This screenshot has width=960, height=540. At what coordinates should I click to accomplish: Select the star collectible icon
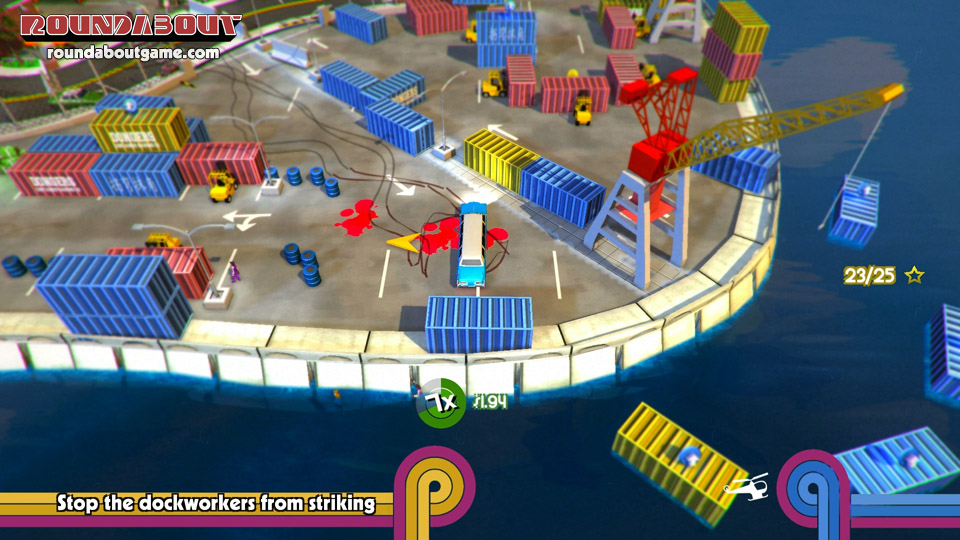(x=914, y=275)
